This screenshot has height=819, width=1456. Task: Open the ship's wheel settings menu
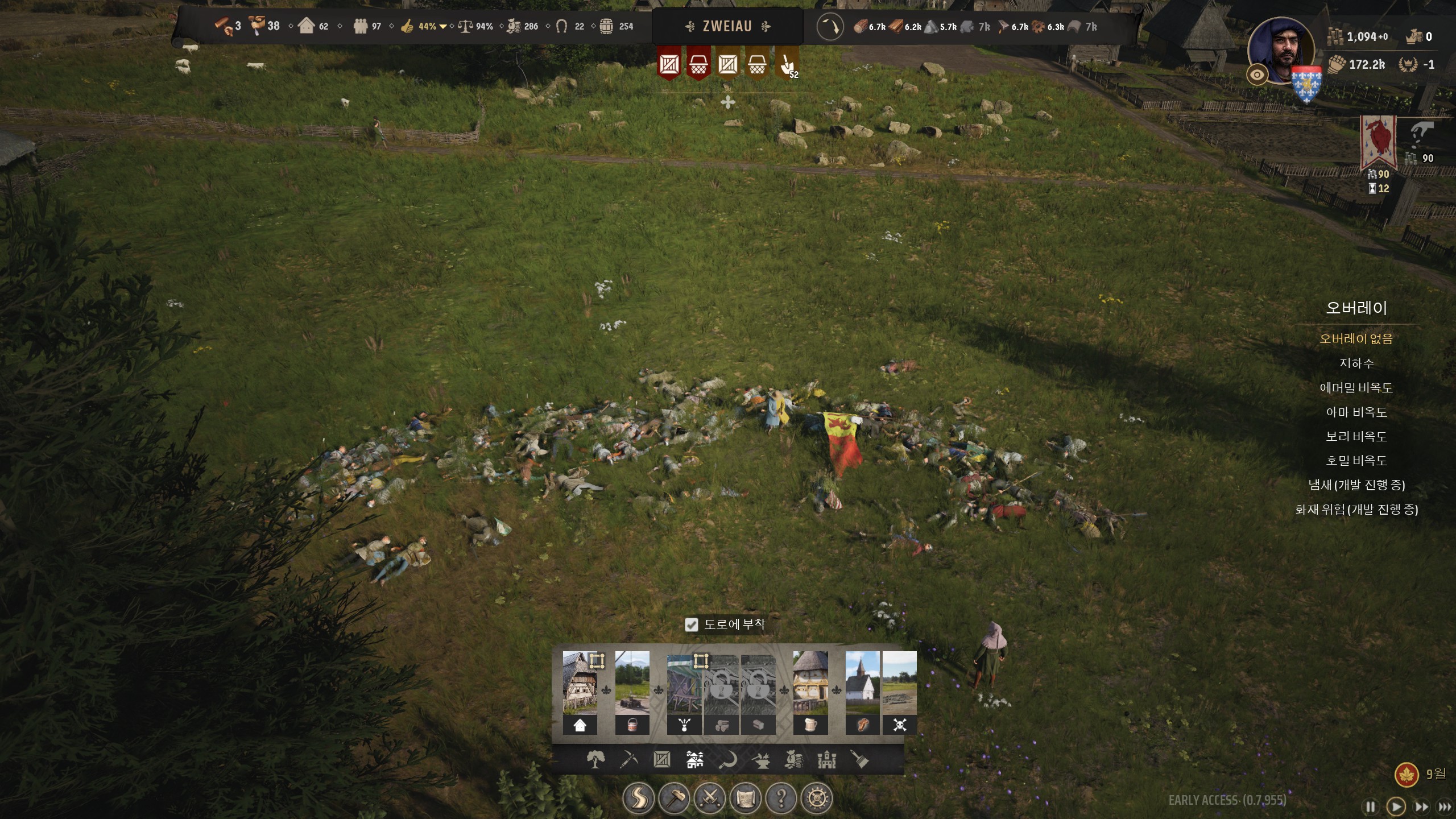click(817, 799)
